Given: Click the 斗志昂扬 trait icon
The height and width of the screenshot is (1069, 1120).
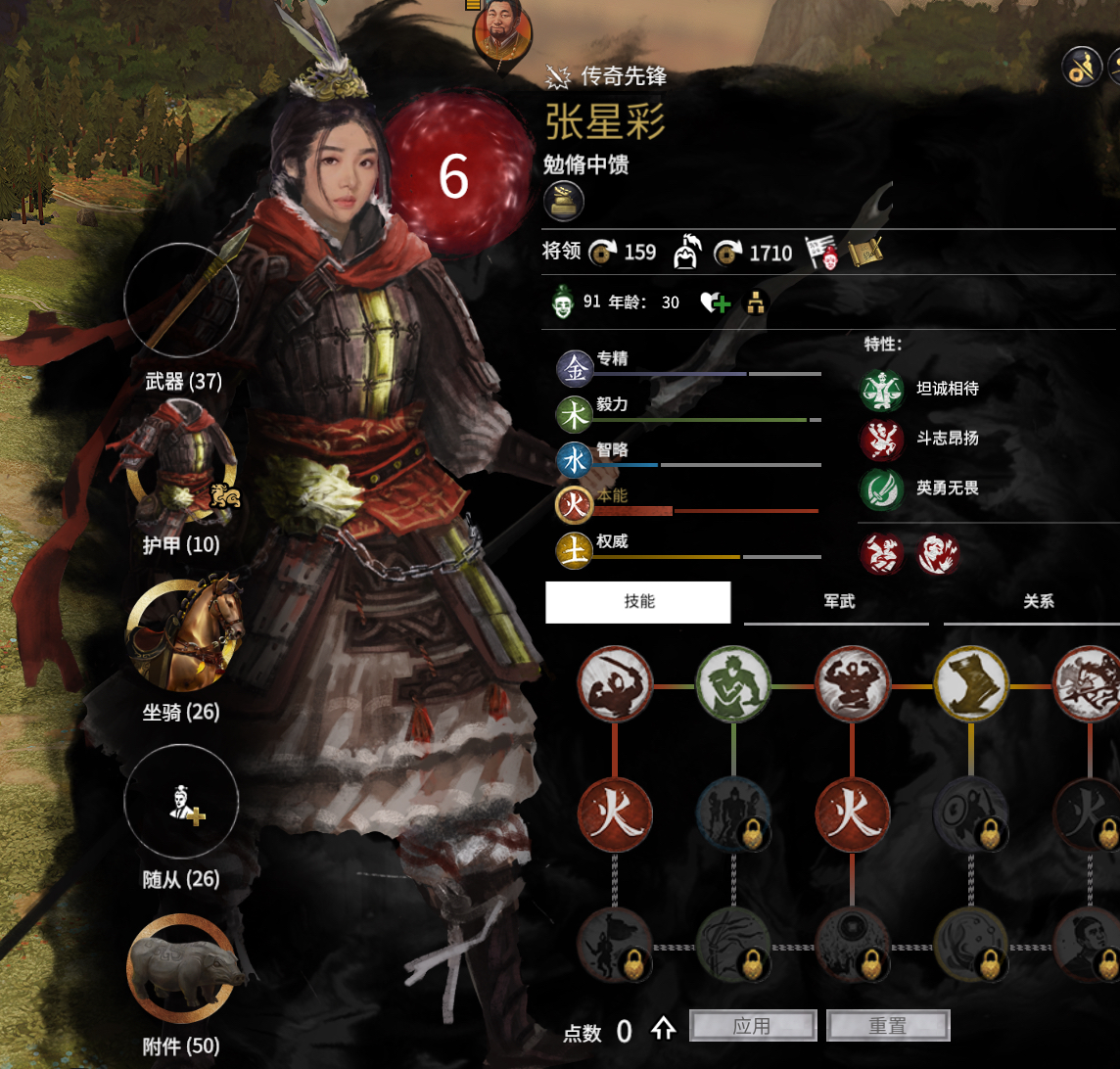Looking at the screenshot, I should click(880, 439).
